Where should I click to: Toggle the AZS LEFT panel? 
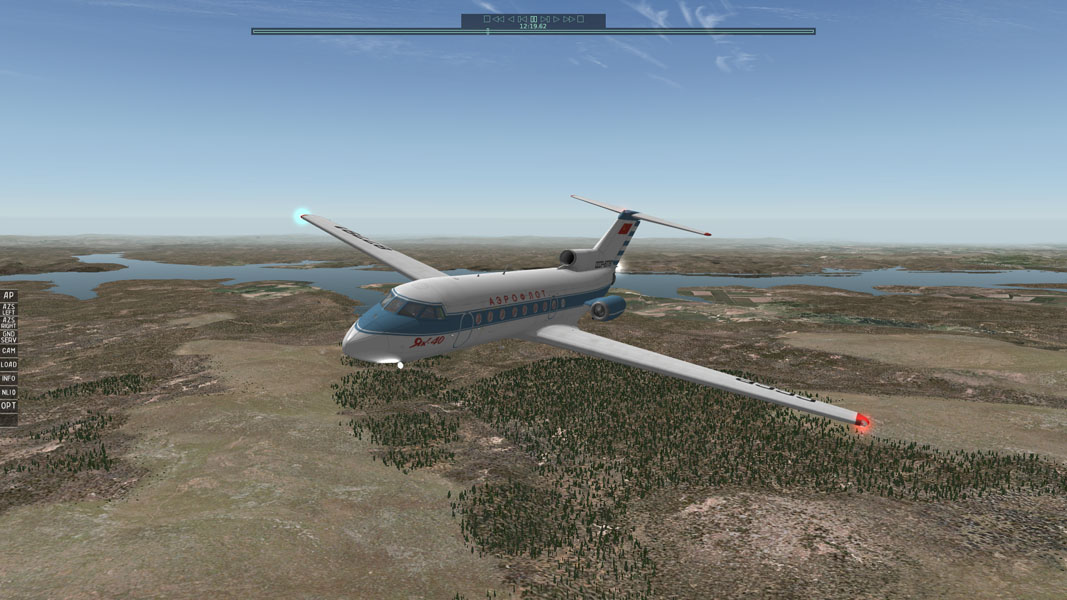[9, 310]
